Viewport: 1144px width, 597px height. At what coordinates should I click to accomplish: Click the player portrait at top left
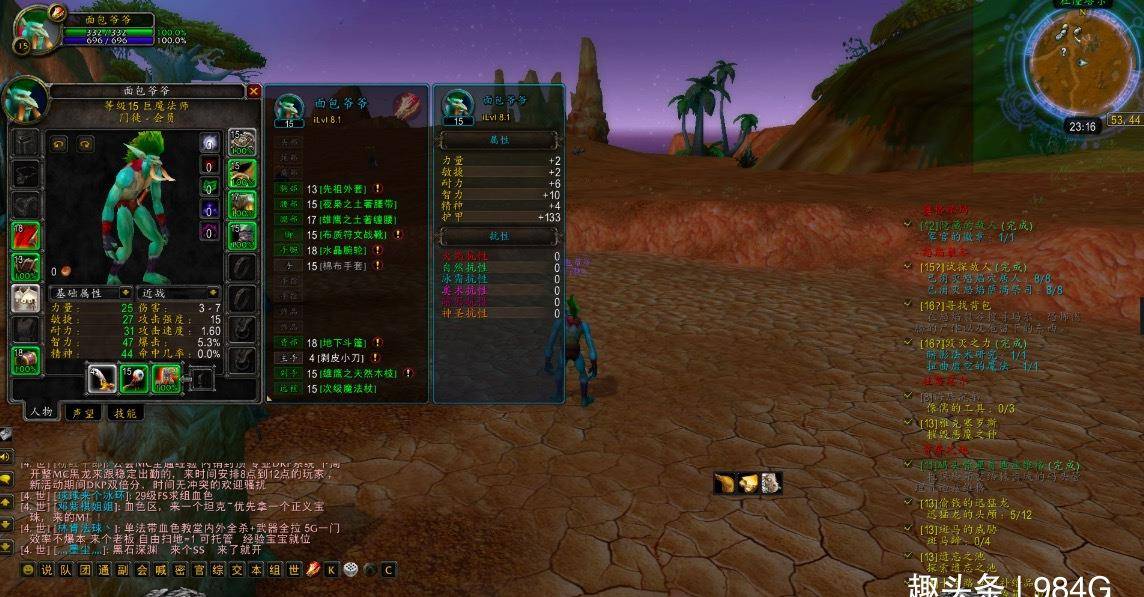click(34, 28)
